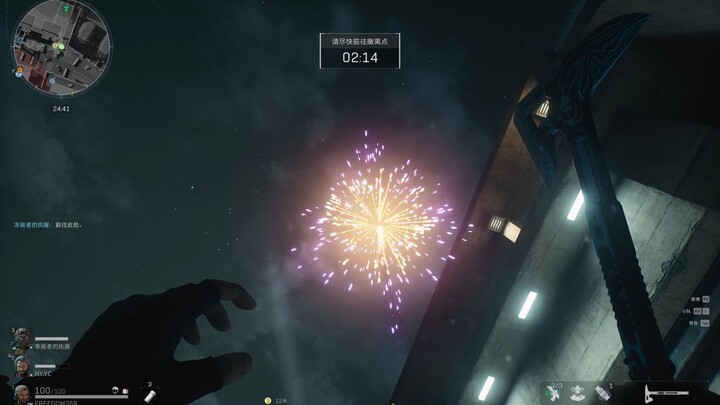720x405 pixels.
Task: Click the gas mask icon beside health
Action: (x=117, y=389)
